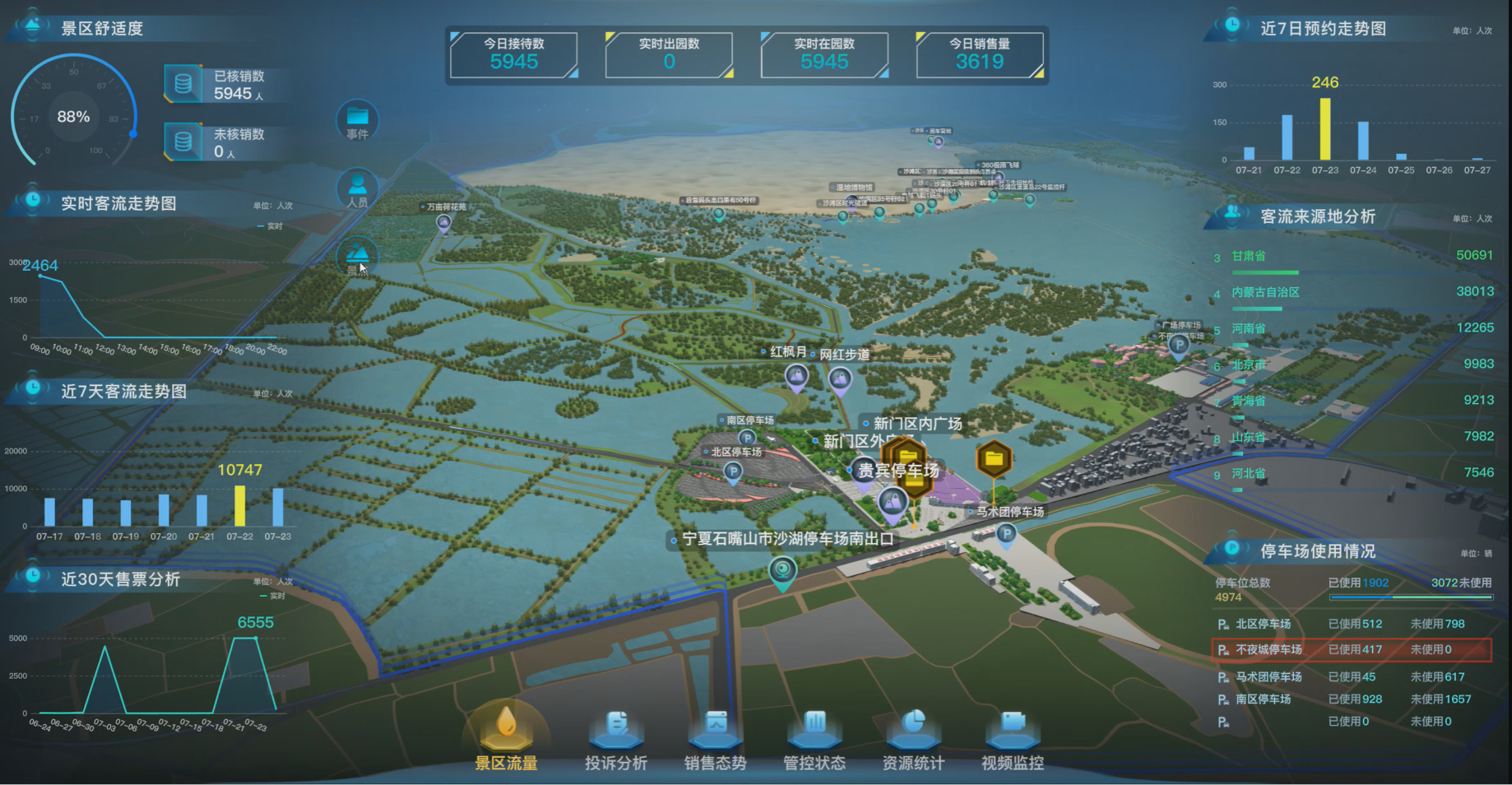The width and height of the screenshot is (1512, 785).
Task: Toggle the 事件 round layer button
Action: click(357, 120)
